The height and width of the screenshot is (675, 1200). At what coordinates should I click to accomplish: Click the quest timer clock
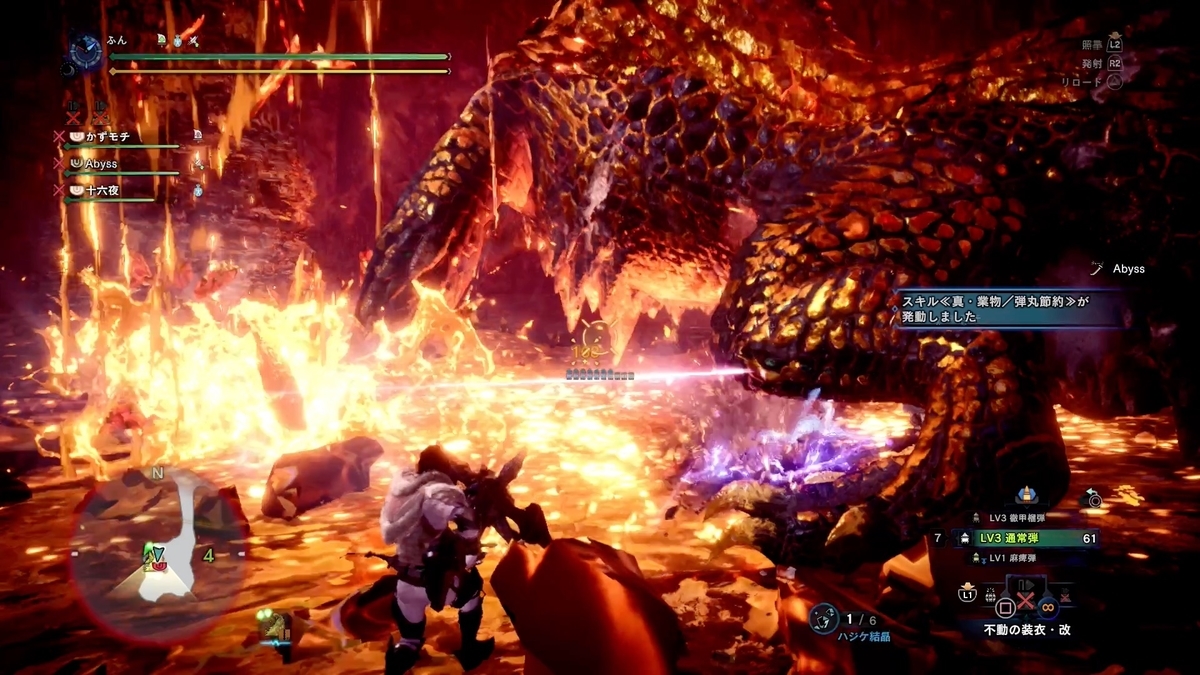[x=86, y=48]
